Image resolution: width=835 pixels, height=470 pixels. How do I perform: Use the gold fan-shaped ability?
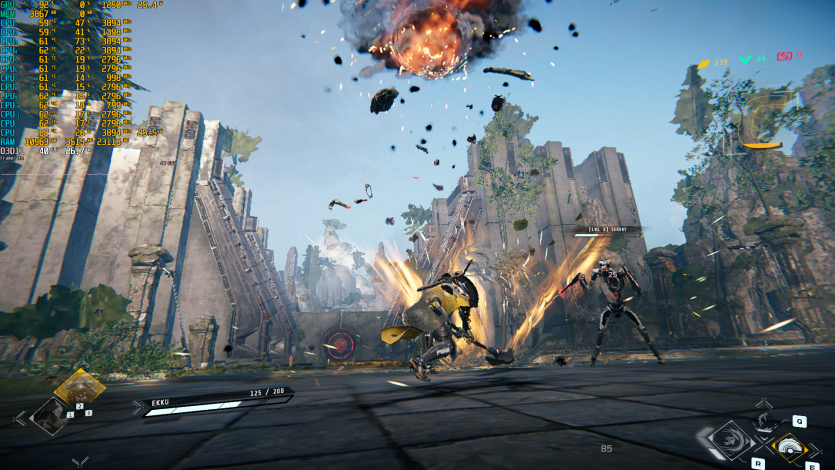coord(790,447)
